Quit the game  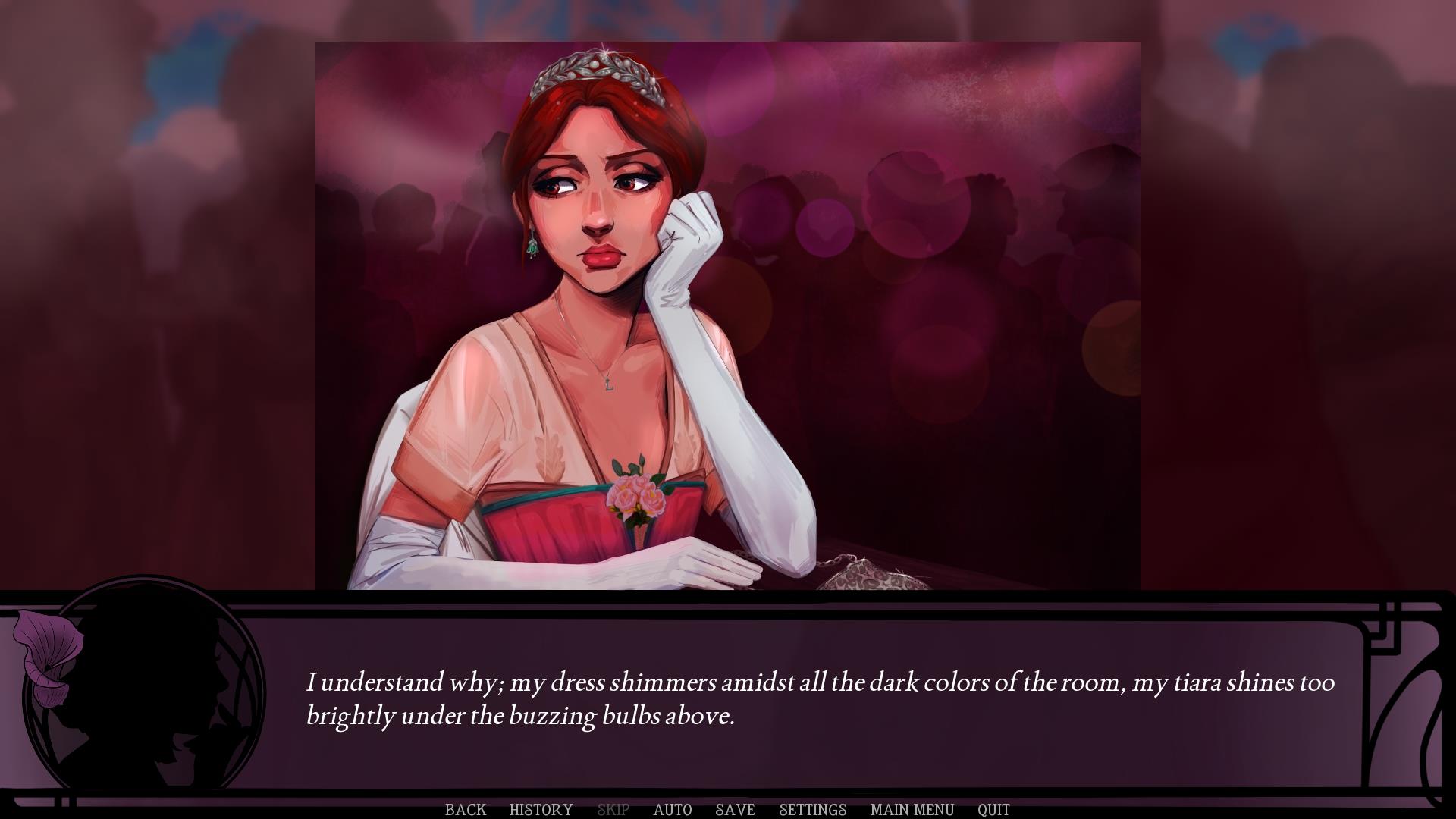pyautogui.click(x=993, y=809)
